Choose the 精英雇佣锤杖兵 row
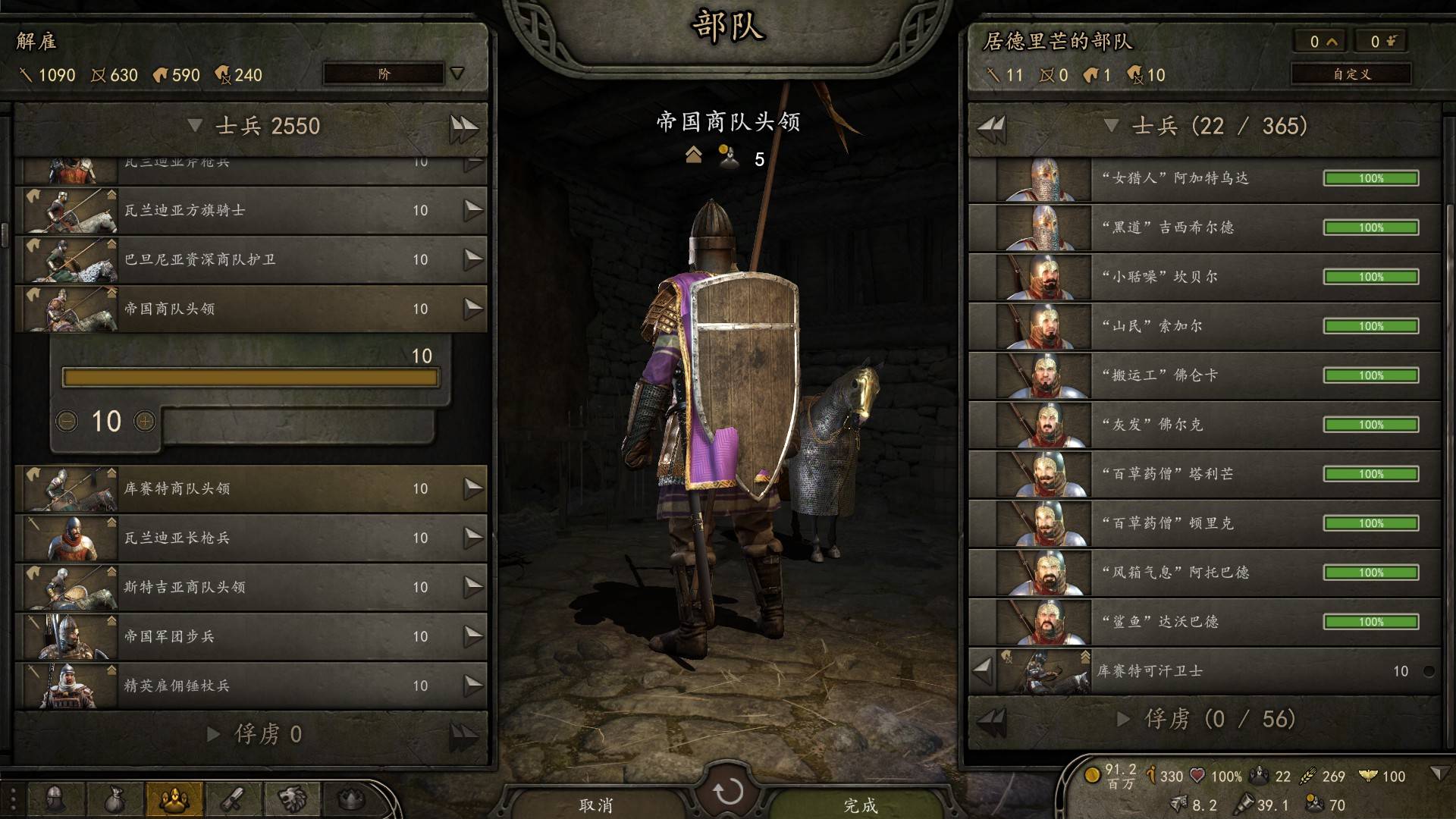The image size is (1456, 819). pyautogui.click(x=250, y=686)
